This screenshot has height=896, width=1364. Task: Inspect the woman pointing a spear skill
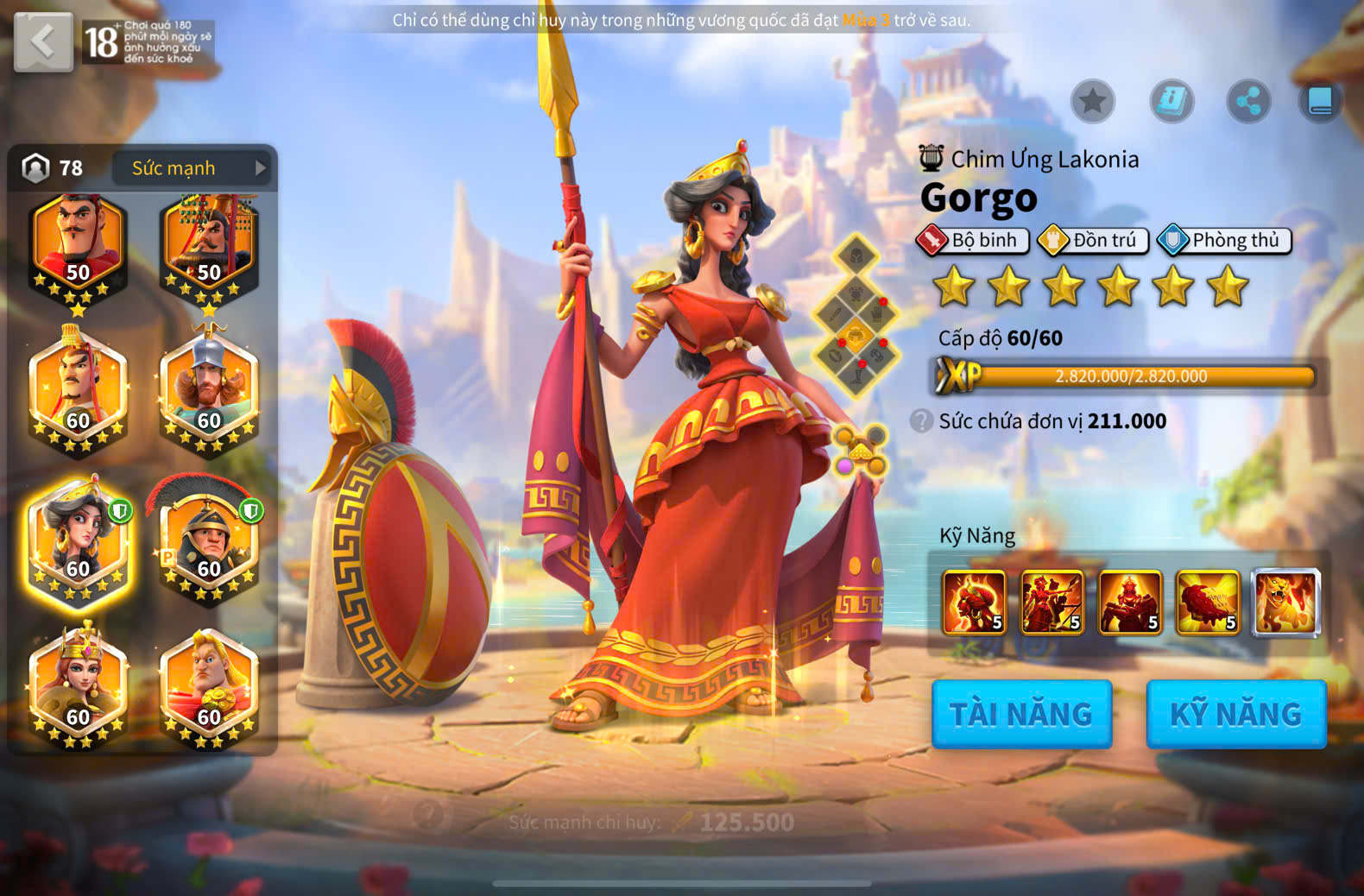tap(1051, 603)
